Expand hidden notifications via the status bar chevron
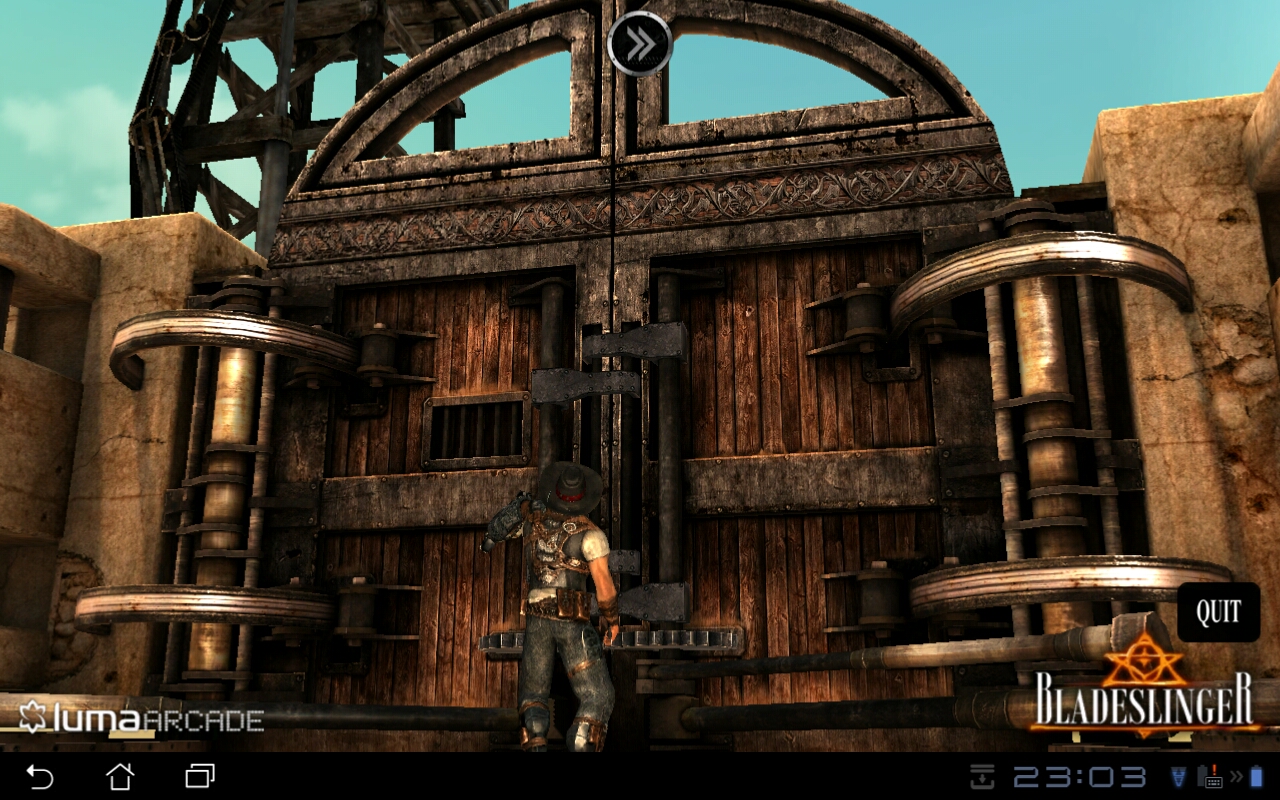This screenshot has width=1280, height=800. click(1234, 775)
